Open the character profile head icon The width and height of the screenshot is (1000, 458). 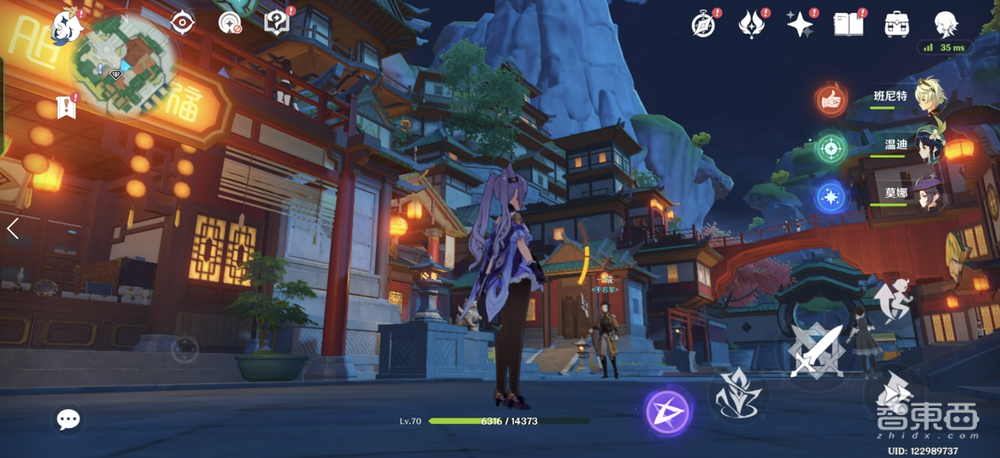tap(946, 23)
